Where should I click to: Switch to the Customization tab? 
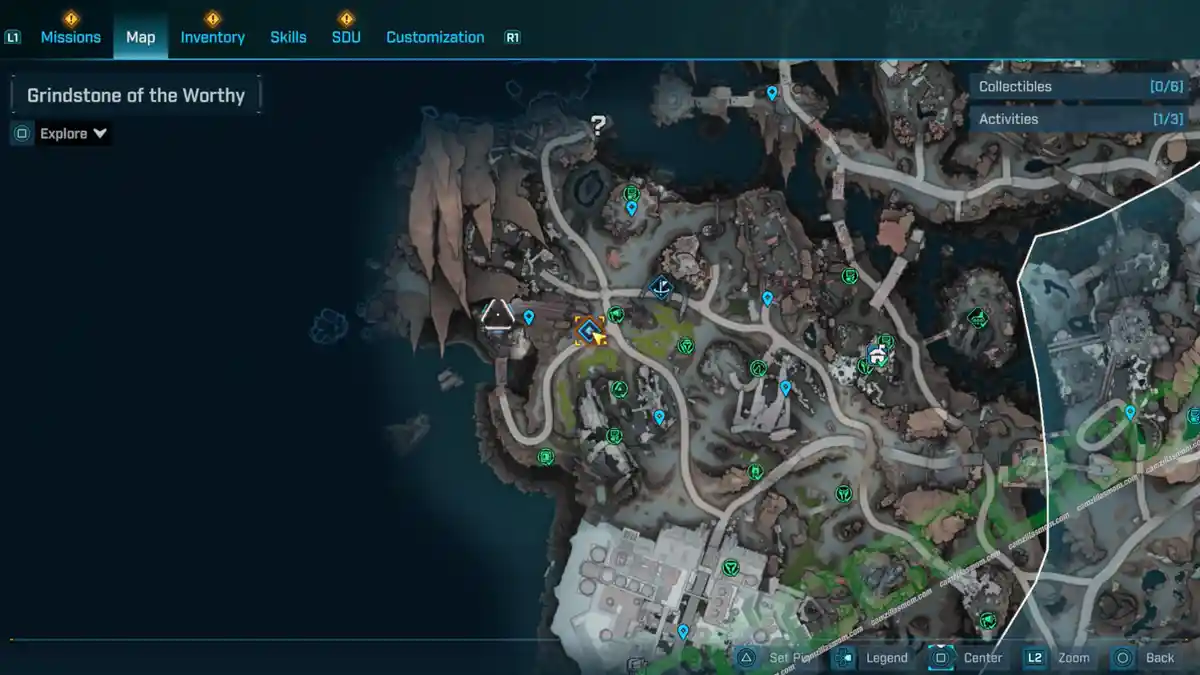(435, 37)
